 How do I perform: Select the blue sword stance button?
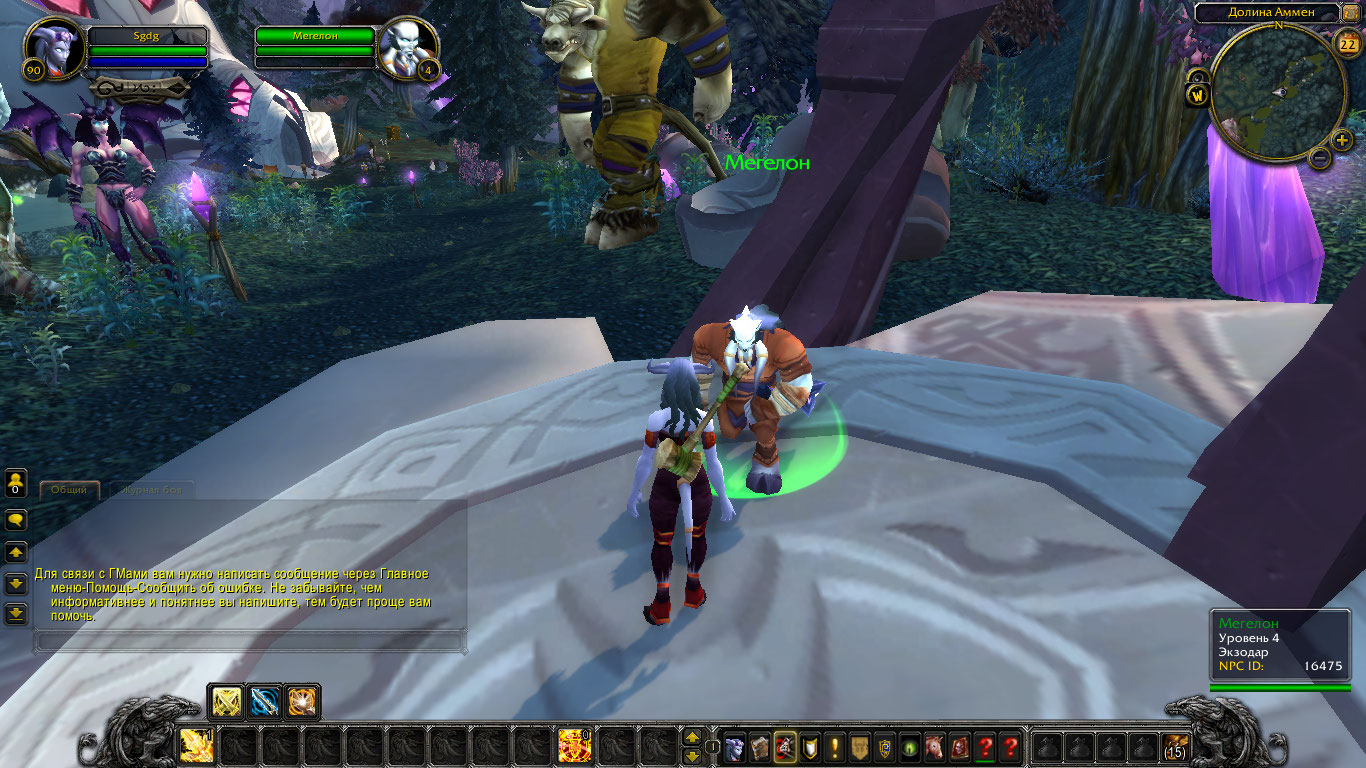coord(264,702)
